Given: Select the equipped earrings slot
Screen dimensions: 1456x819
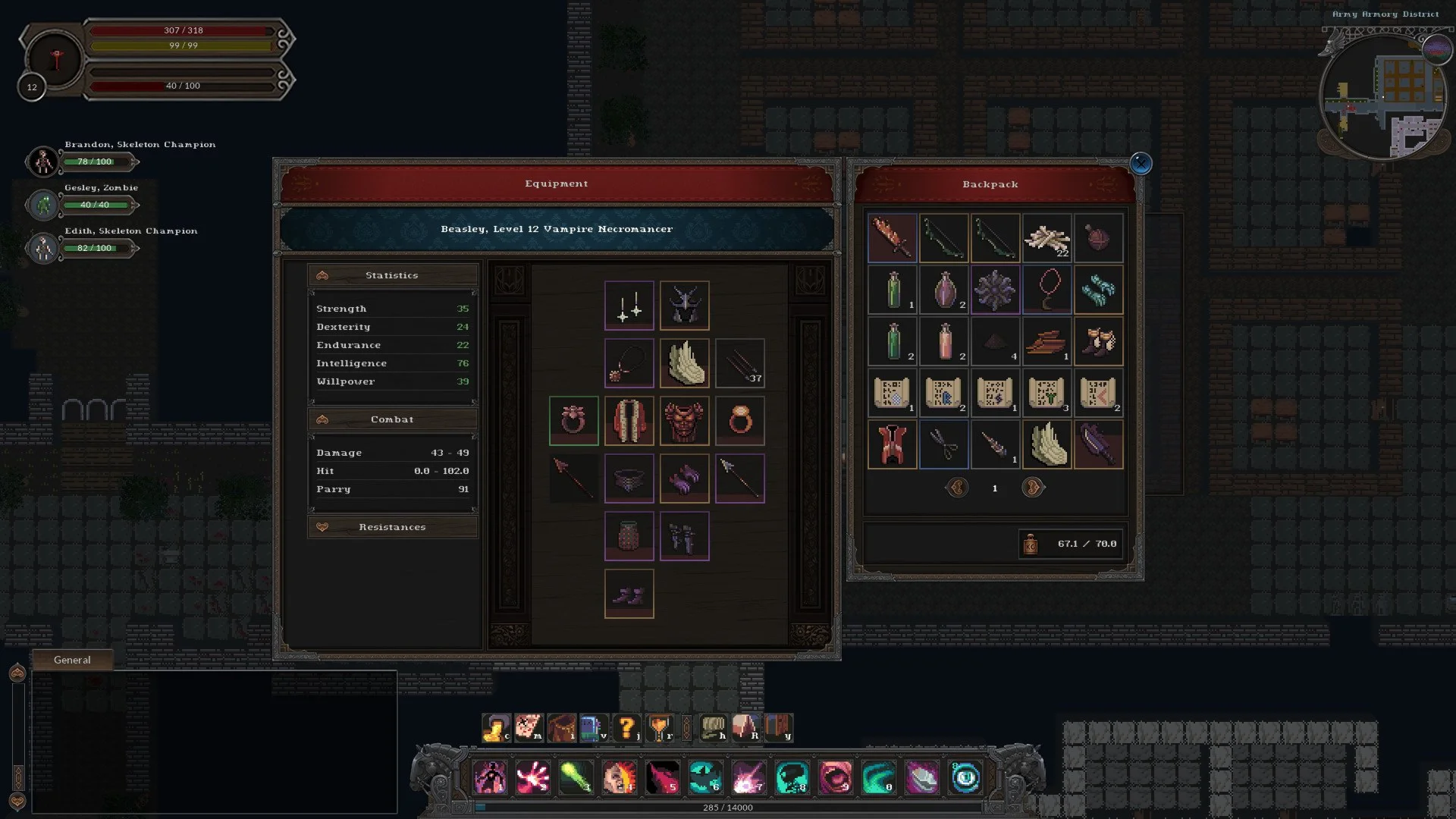Looking at the screenshot, I should pyautogui.click(x=629, y=306).
